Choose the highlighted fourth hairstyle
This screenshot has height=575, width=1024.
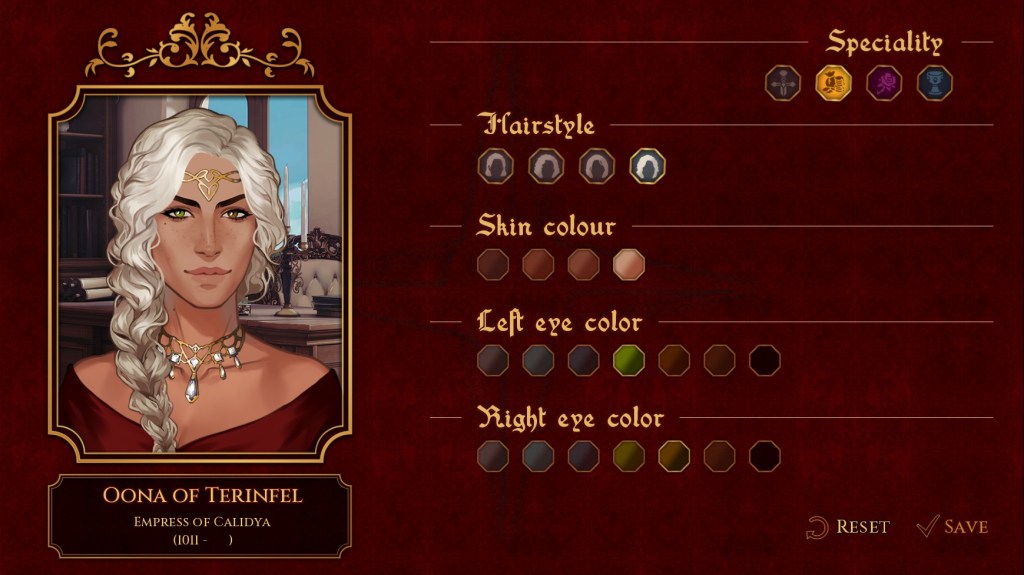point(647,166)
